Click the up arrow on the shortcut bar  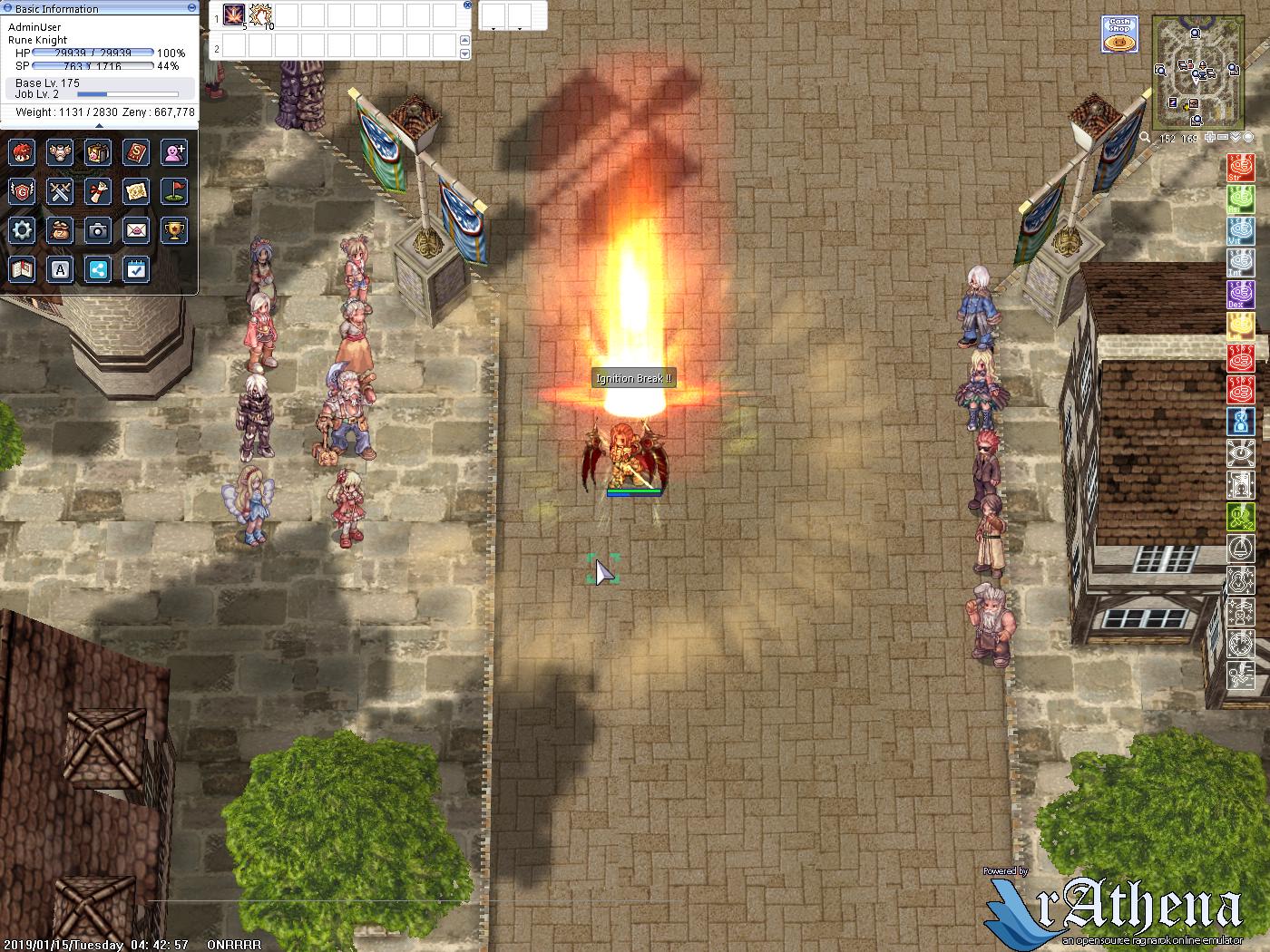tap(464, 40)
